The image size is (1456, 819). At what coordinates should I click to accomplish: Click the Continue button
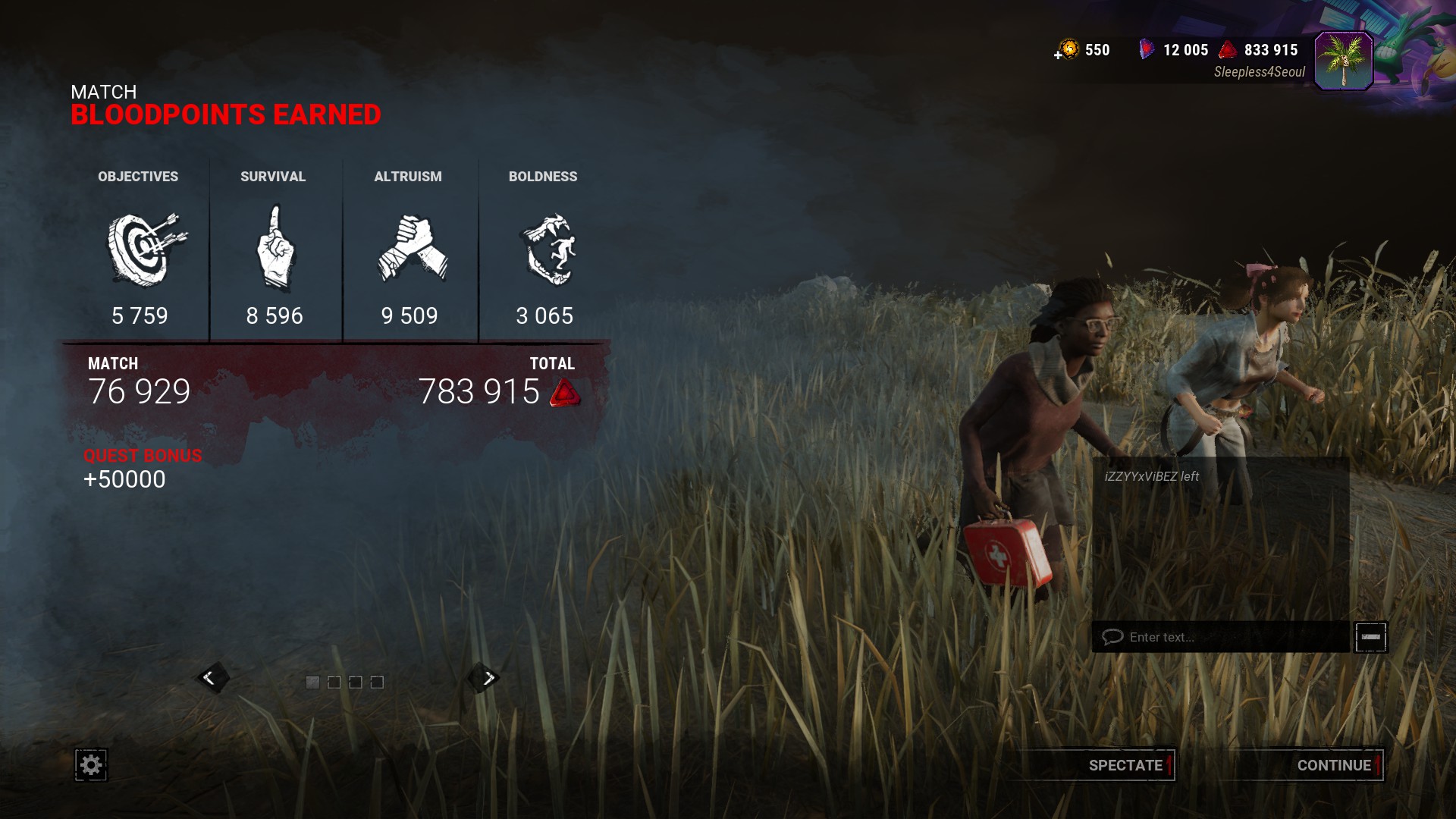tap(1333, 765)
